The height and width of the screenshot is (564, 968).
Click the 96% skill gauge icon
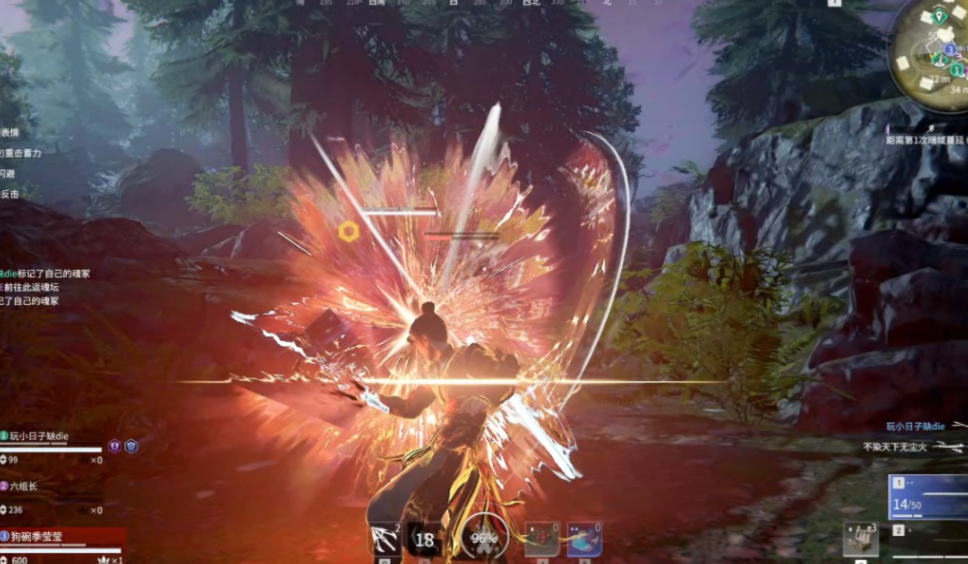(483, 539)
